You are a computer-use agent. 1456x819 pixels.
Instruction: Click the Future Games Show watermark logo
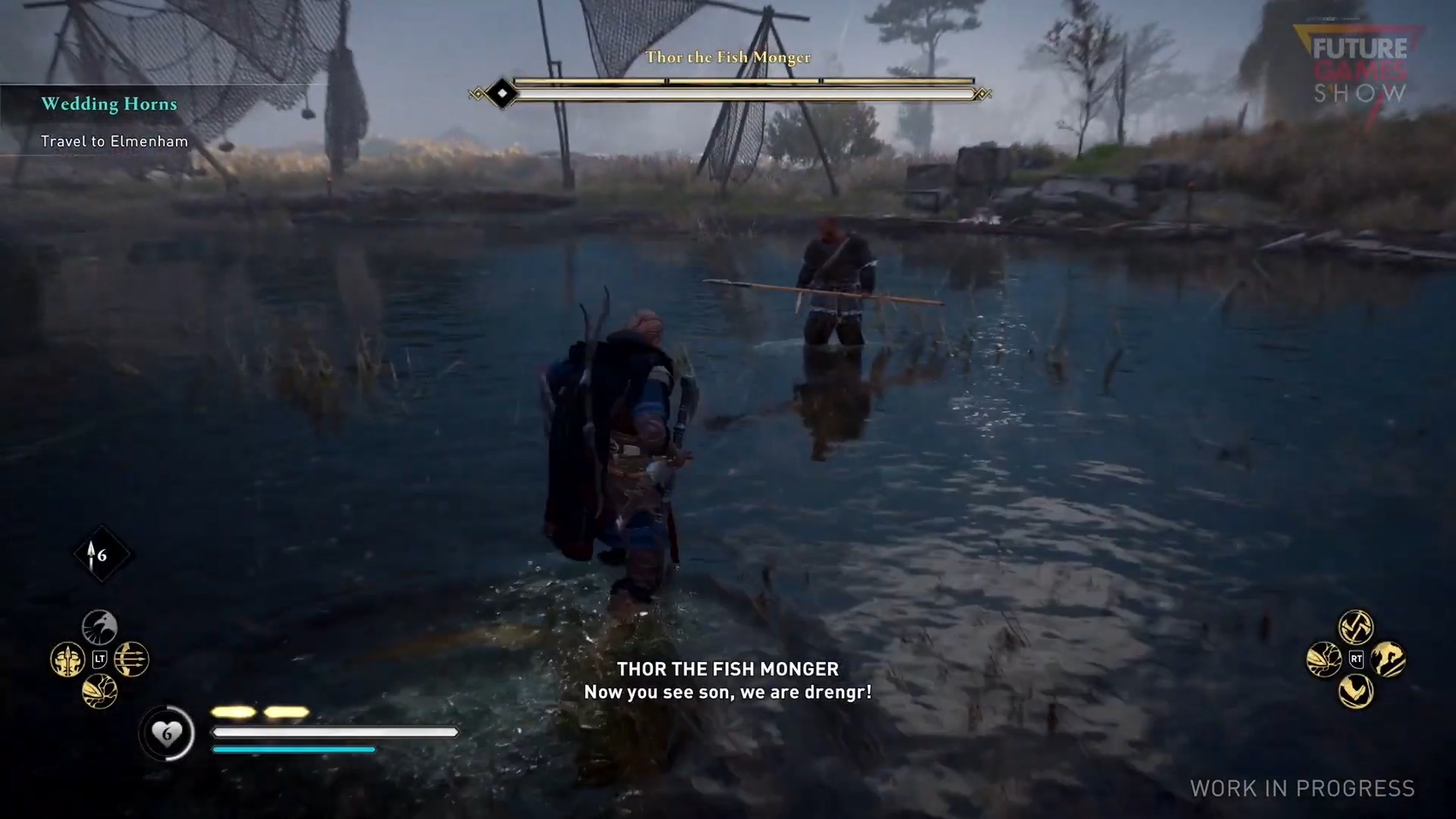[x=1359, y=70]
